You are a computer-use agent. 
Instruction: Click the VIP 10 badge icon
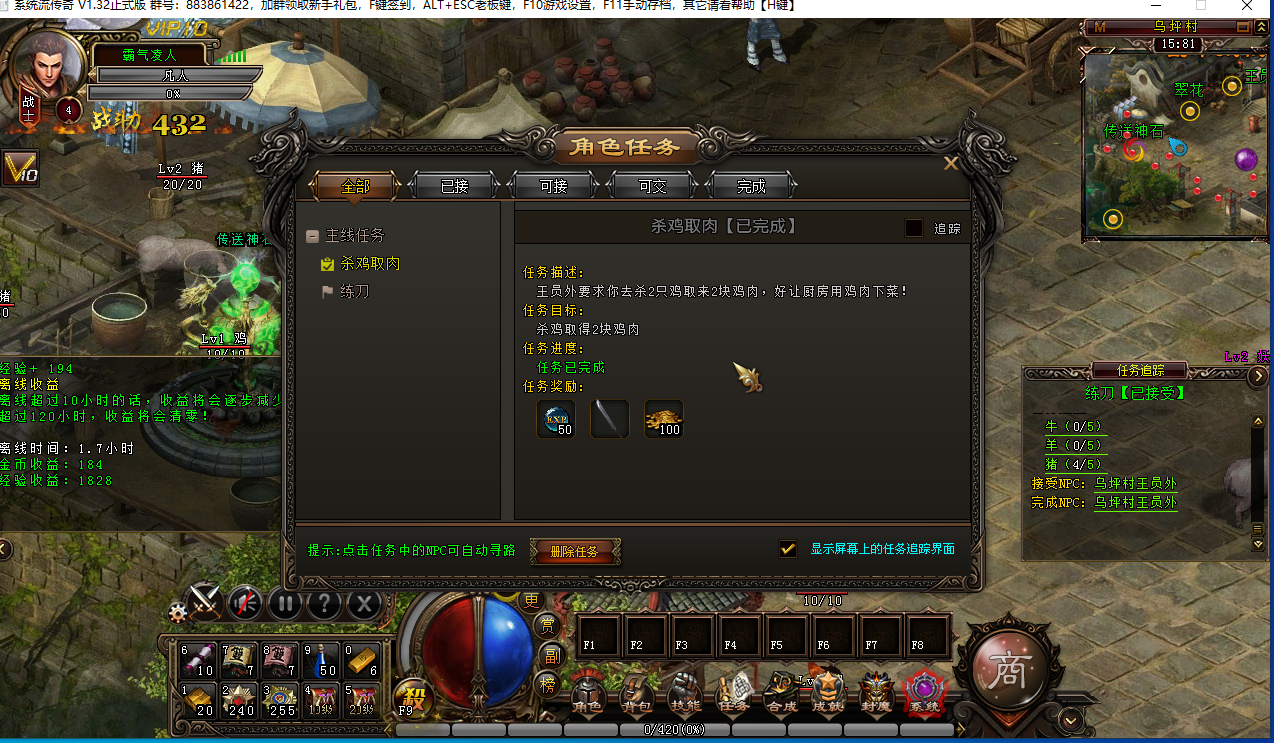(x=19, y=169)
